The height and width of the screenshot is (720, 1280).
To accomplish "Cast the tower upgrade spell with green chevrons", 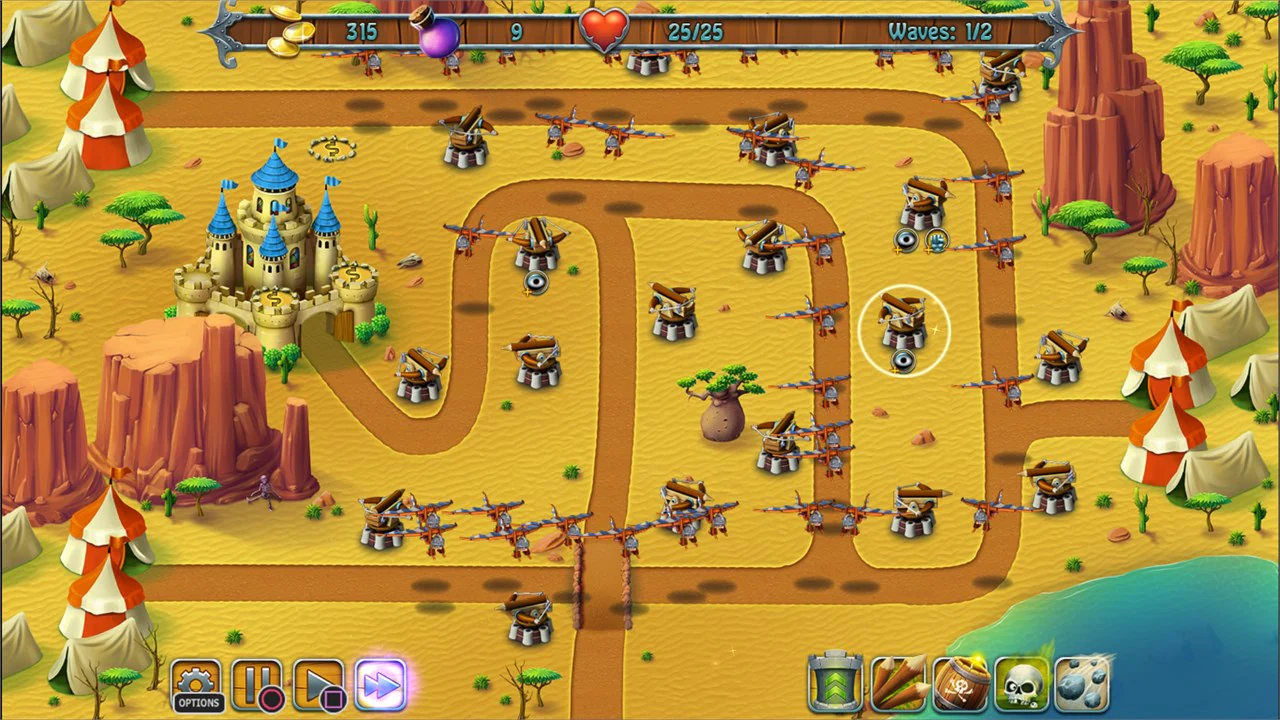I will 834,683.
